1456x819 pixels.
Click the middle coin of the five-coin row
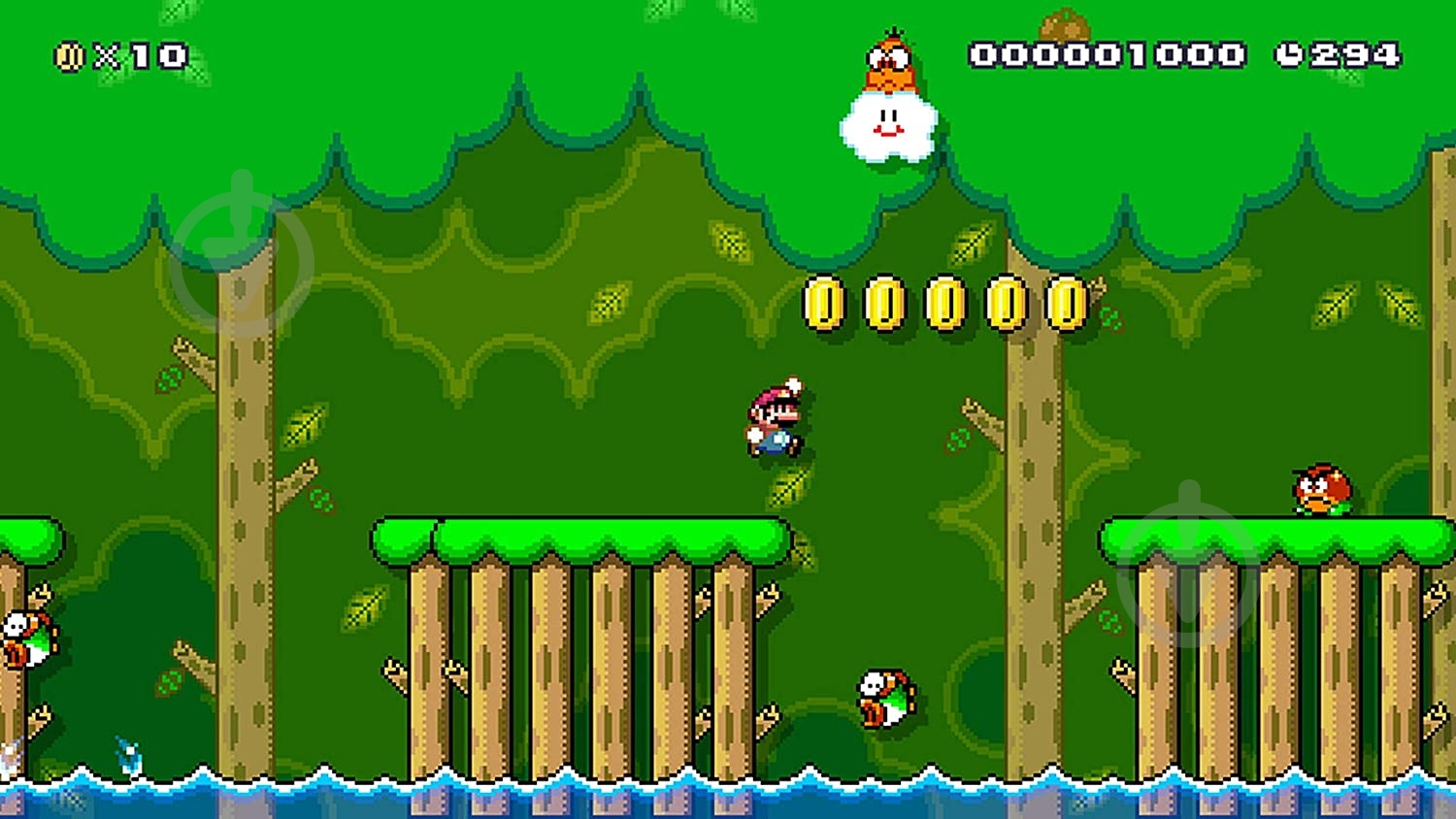point(944,304)
